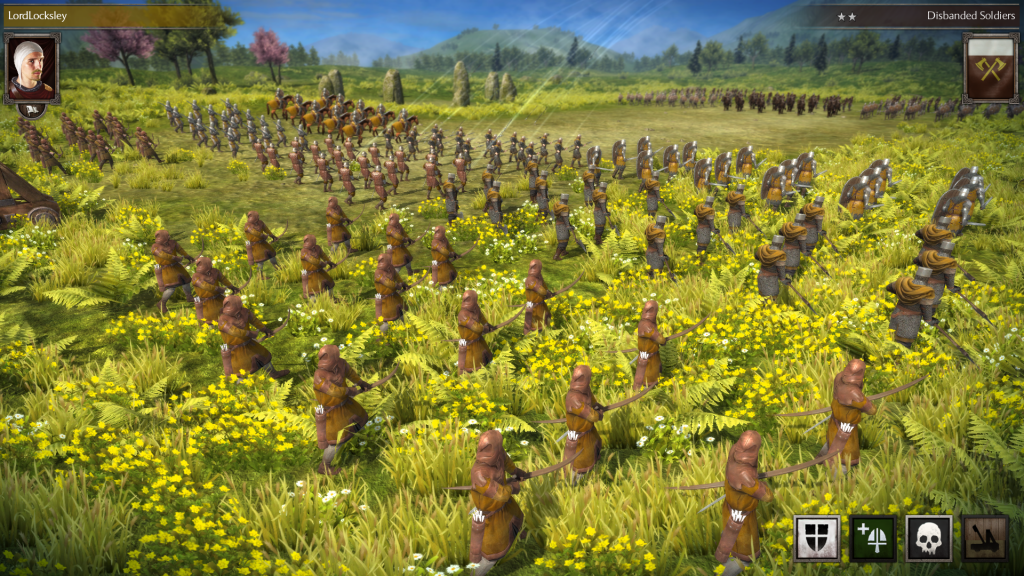1024x576 pixels.
Task: Open LordLocksley's commander portrait
Action: [x=32, y=66]
